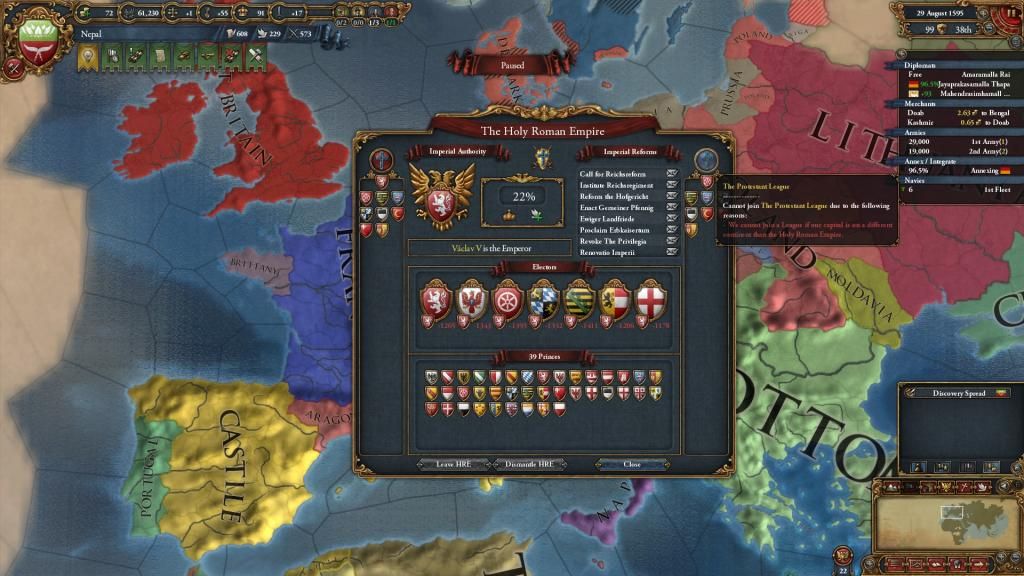Click the 1st Army outliner entry
This screenshot has height=576, width=1024.
[960, 142]
